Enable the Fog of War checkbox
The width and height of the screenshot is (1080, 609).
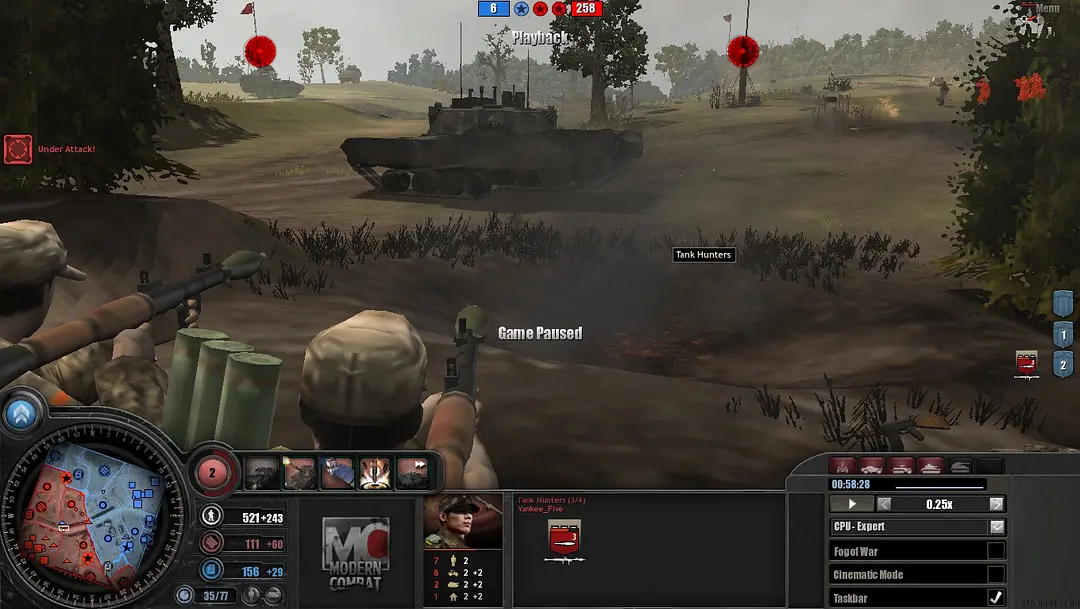(996, 551)
